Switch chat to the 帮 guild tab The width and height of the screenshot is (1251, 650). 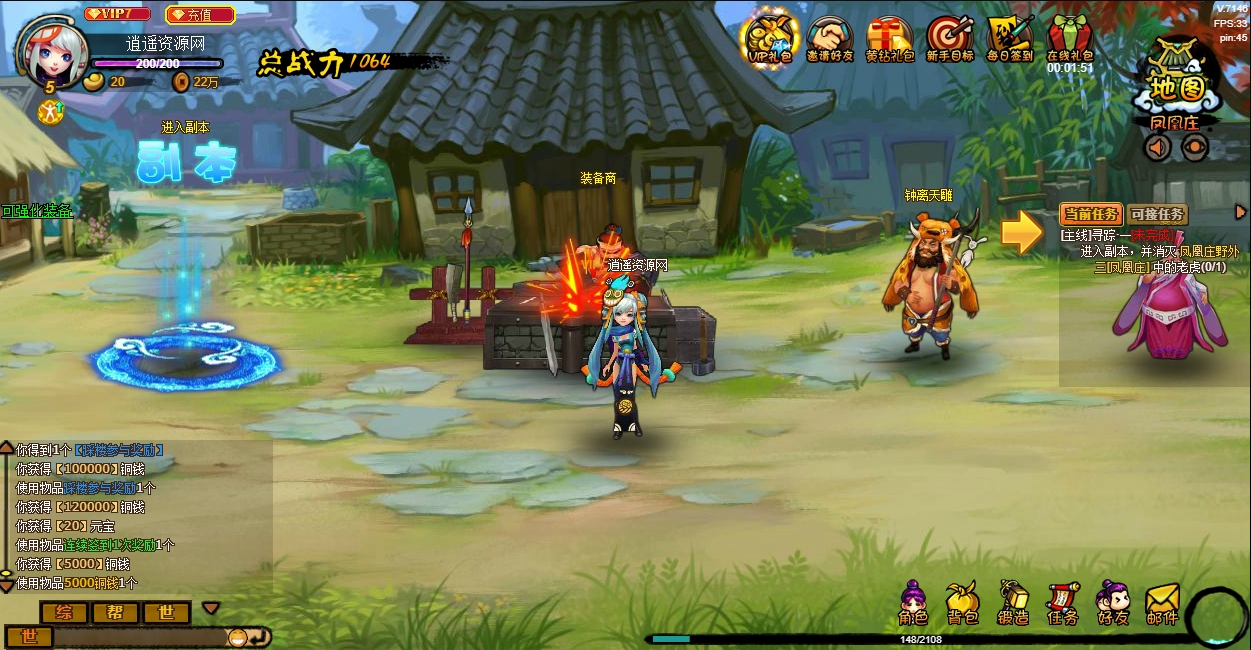(x=116, y=612)
